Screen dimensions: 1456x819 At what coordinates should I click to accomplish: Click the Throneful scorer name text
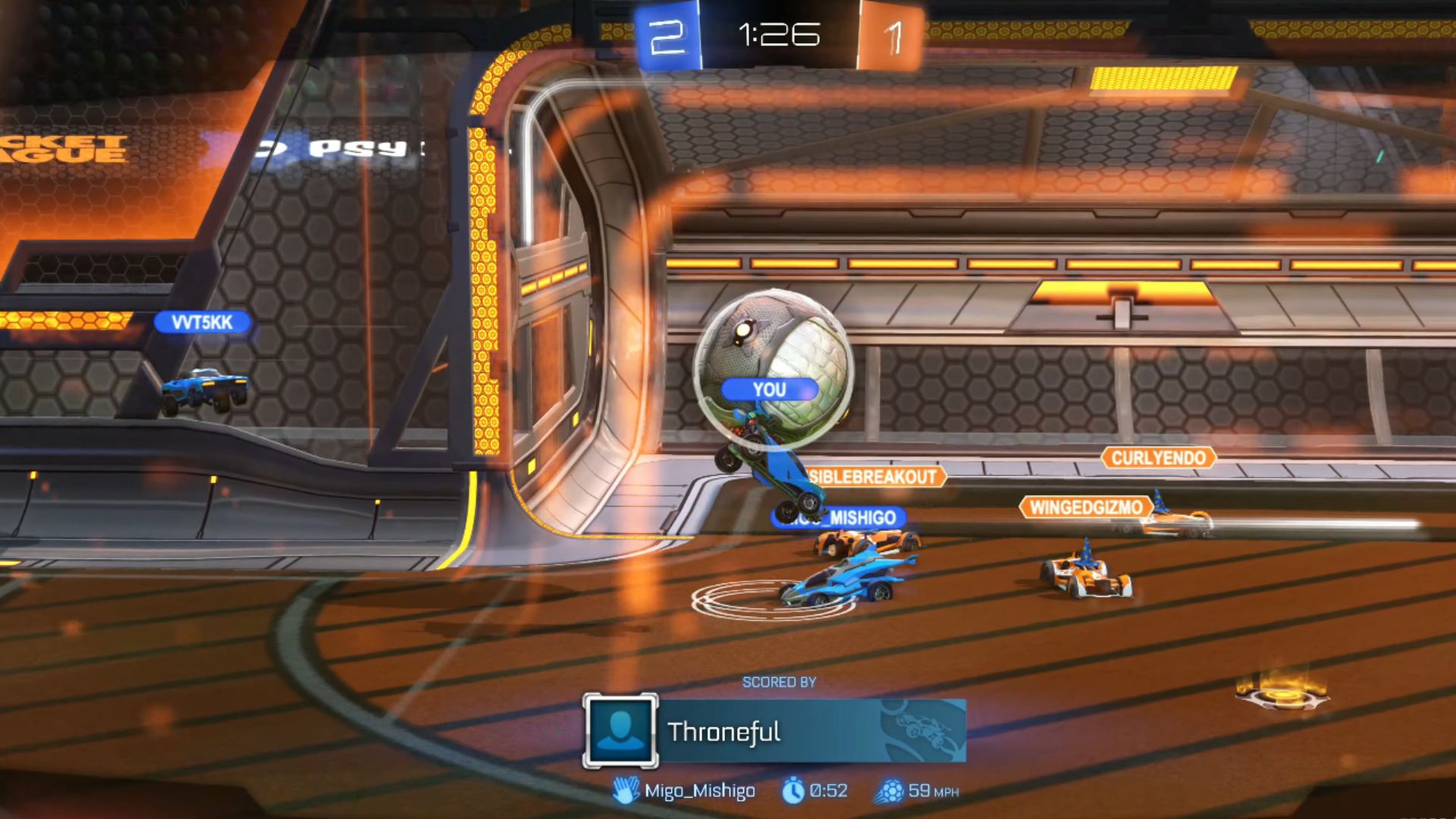725,733
